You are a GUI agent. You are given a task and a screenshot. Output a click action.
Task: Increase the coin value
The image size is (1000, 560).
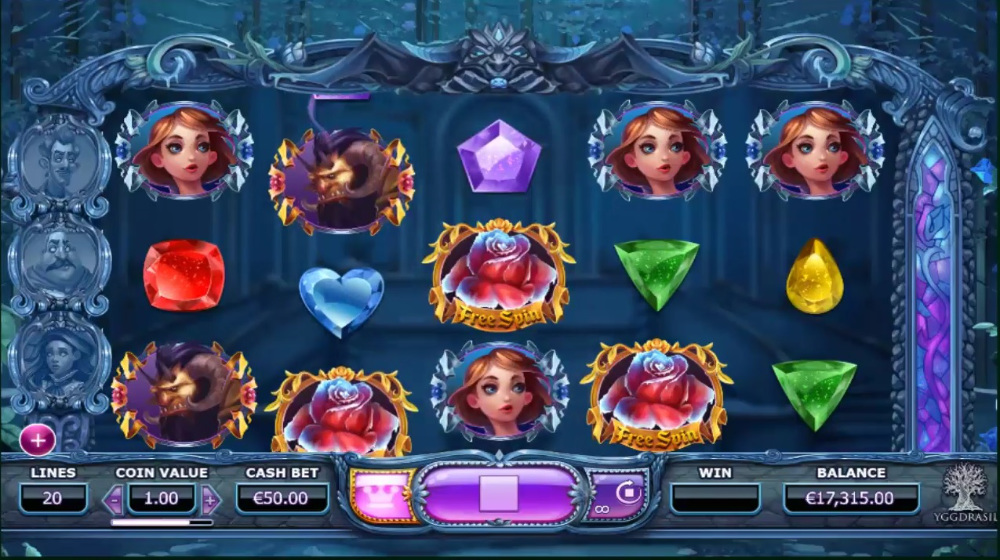click(210, 498)
